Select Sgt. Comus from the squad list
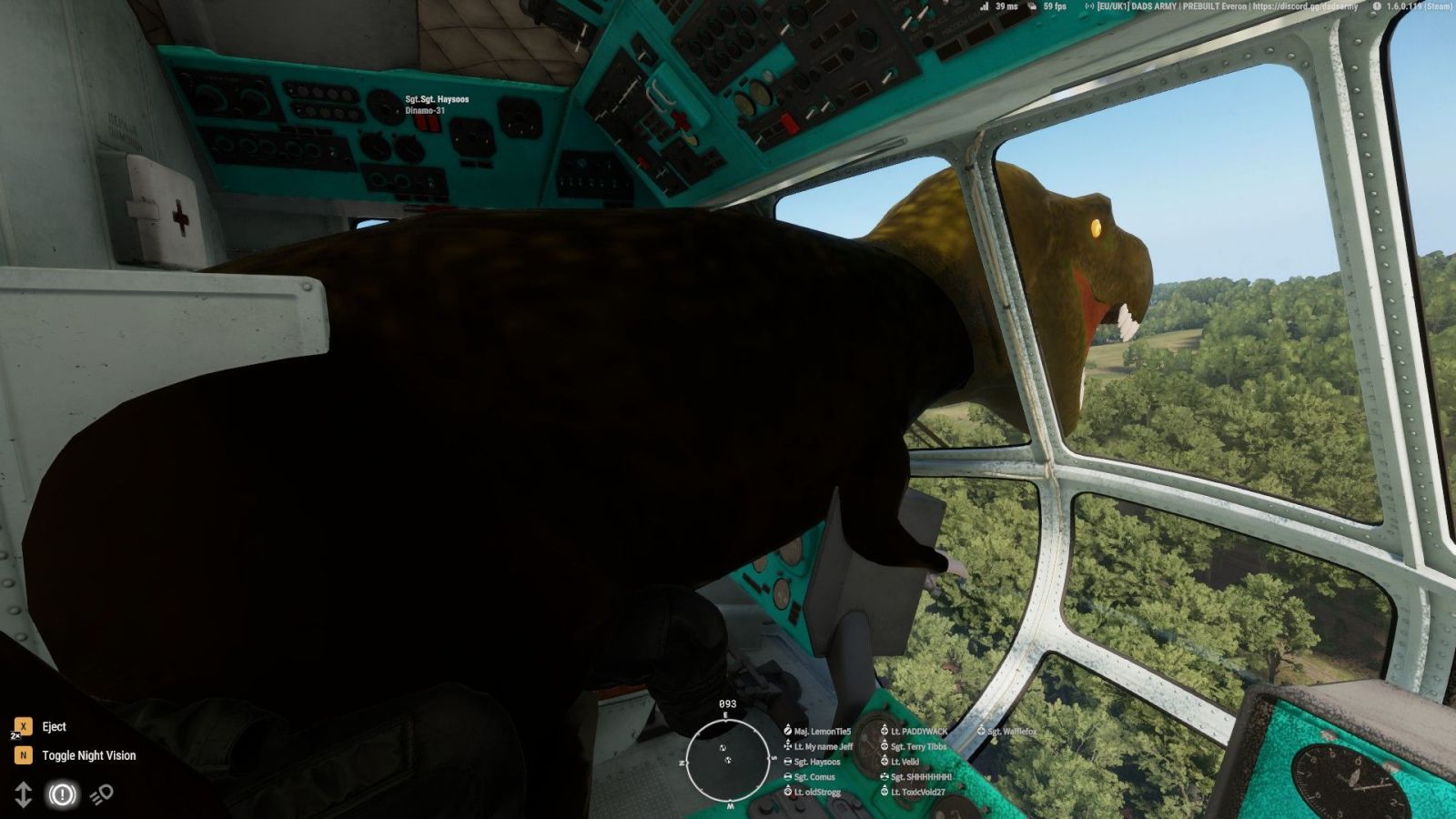The height and width of the screenshot is (819, 1456). pos(814,777)
